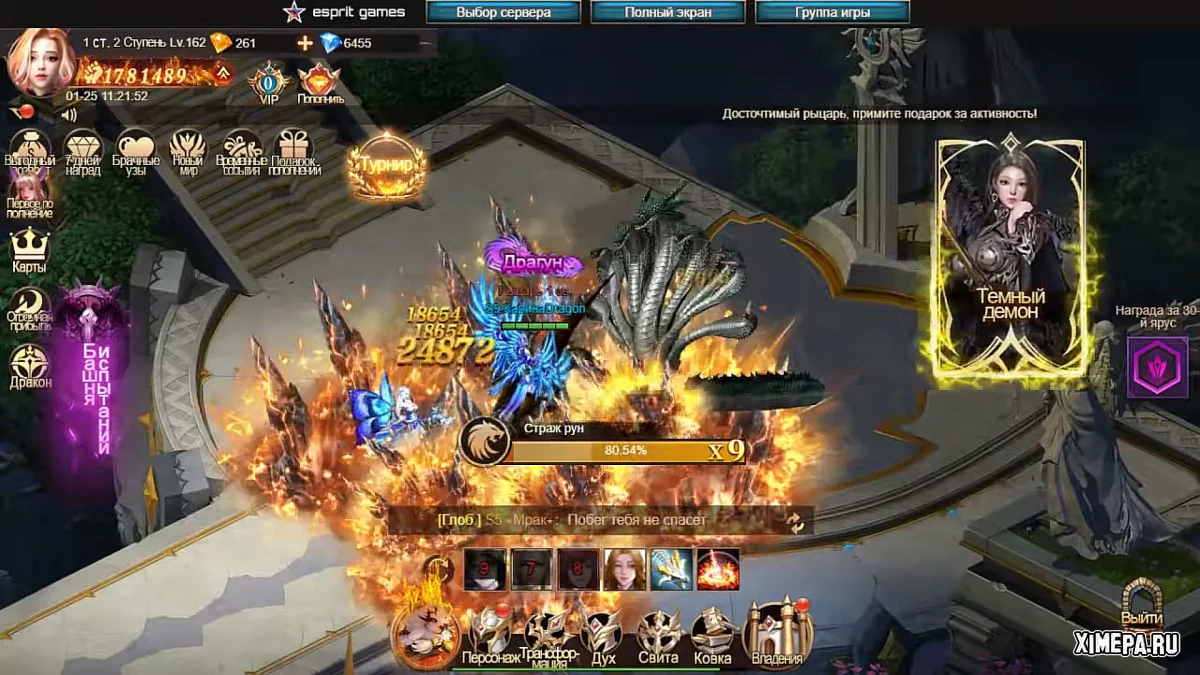Open the VIP menu
The width and height of the screenshot is (1200, 675).
coord(269,82)
